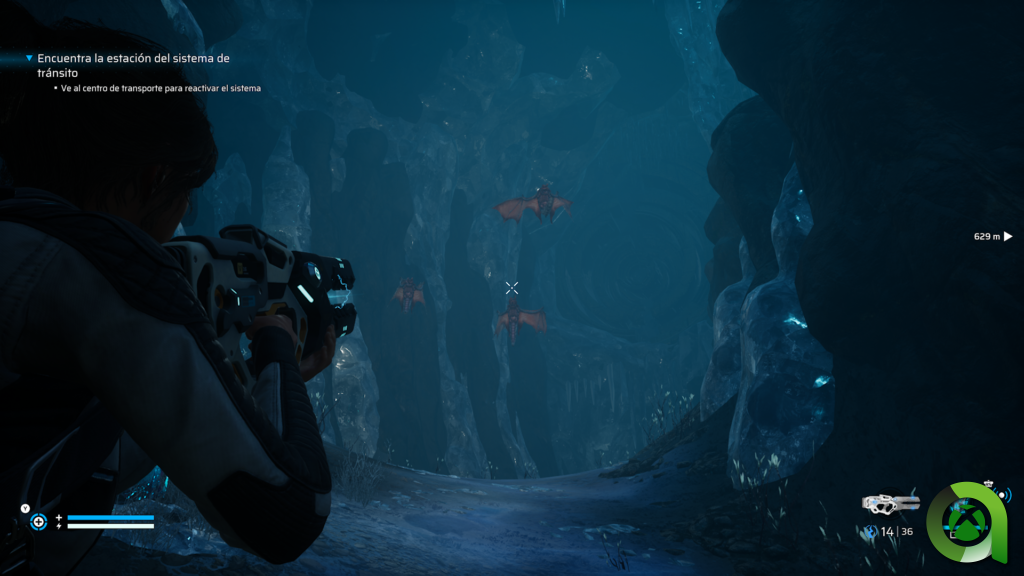Collapse the objective using the blue triangle arrow

point(29,59)
